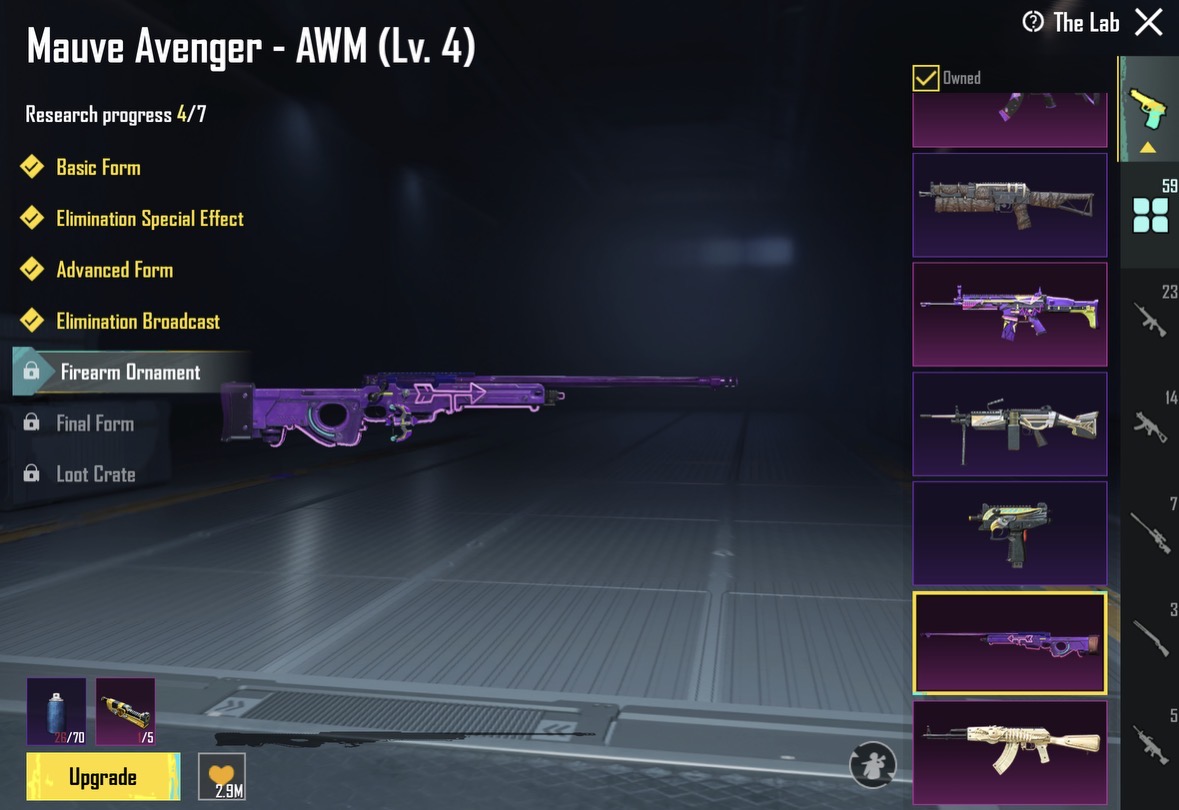
Task: Close The Lab screen
Action: coord(1149,23)
